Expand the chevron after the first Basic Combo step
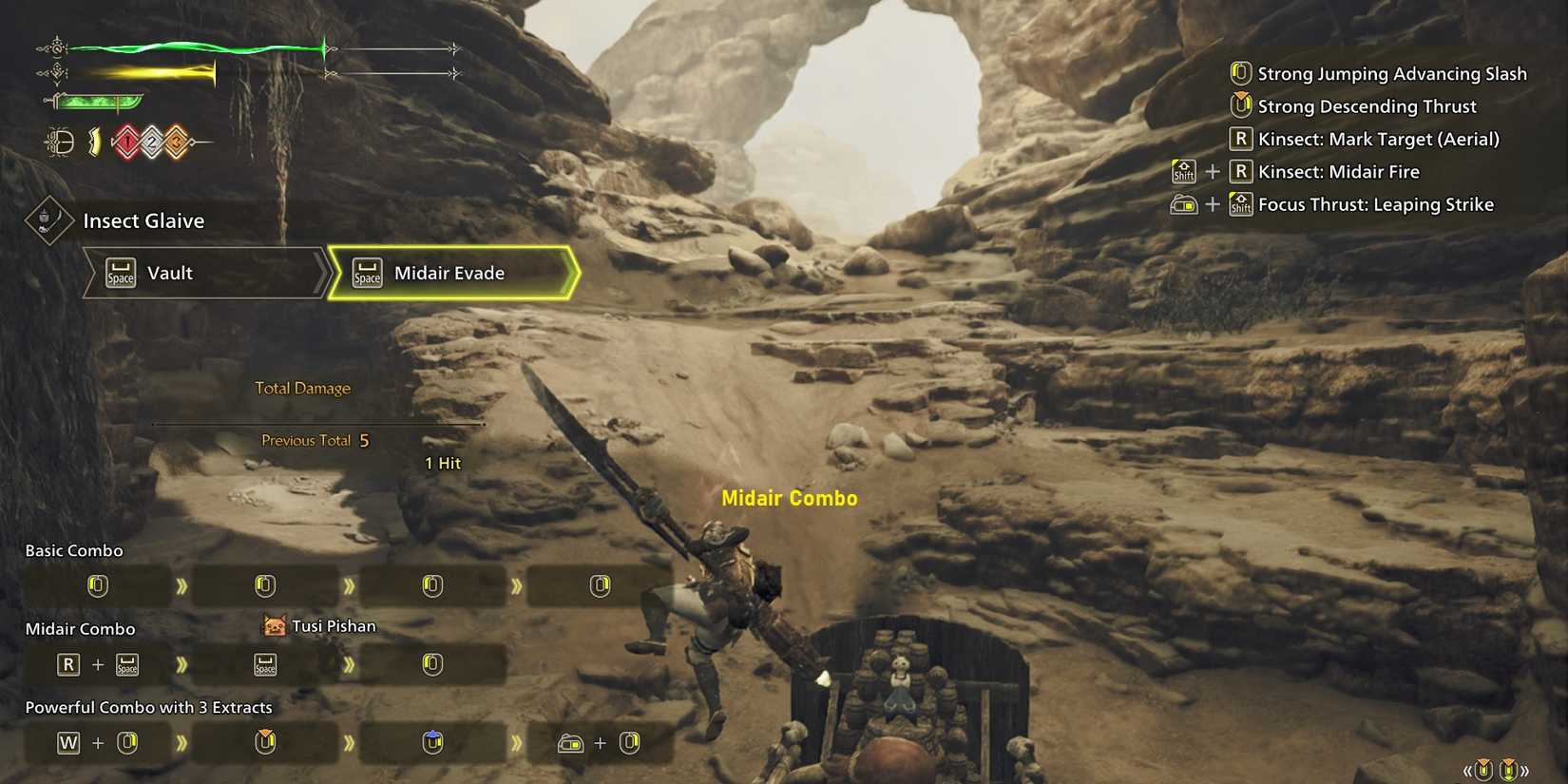 (182, 586)
